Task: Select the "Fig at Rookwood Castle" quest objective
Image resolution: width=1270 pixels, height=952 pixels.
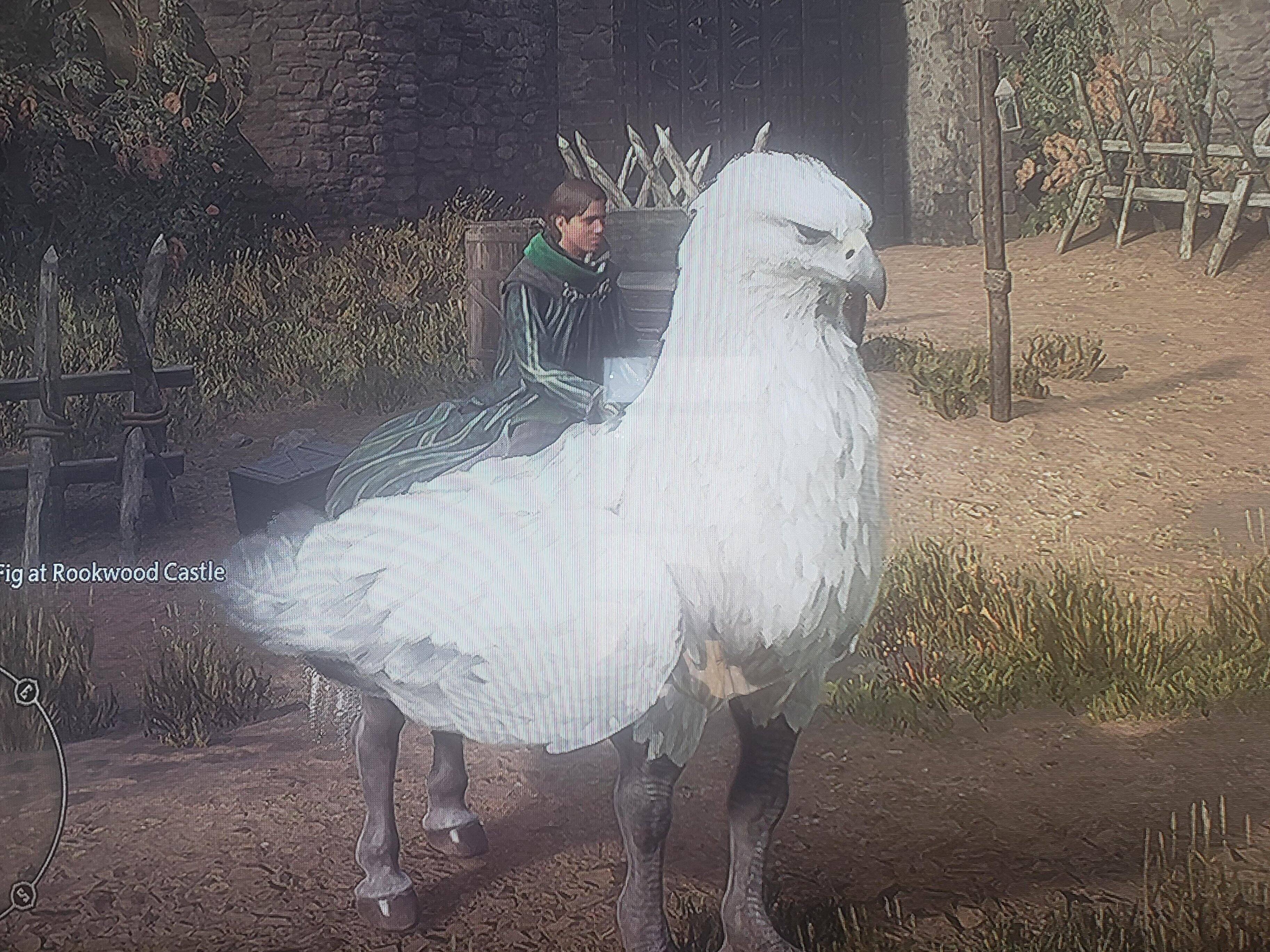Action: [x=113, y=573]
